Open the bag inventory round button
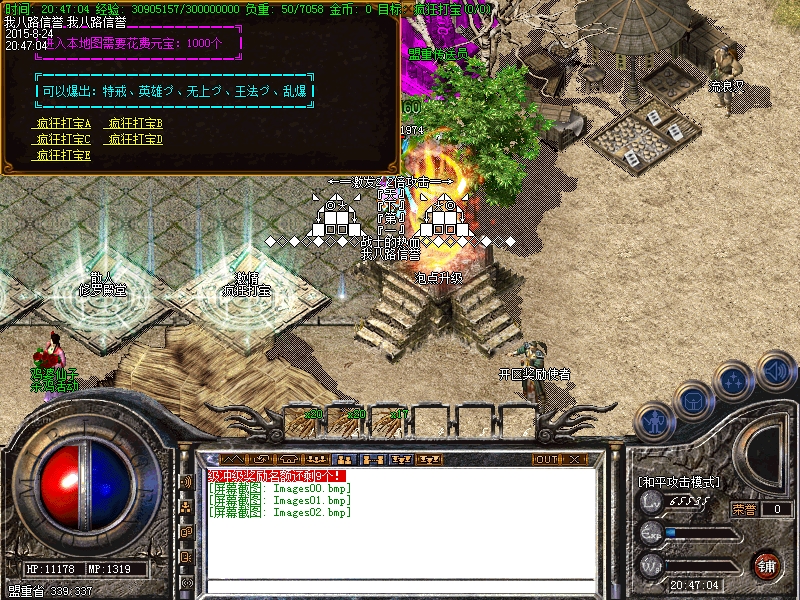 (x=694, y=402)
